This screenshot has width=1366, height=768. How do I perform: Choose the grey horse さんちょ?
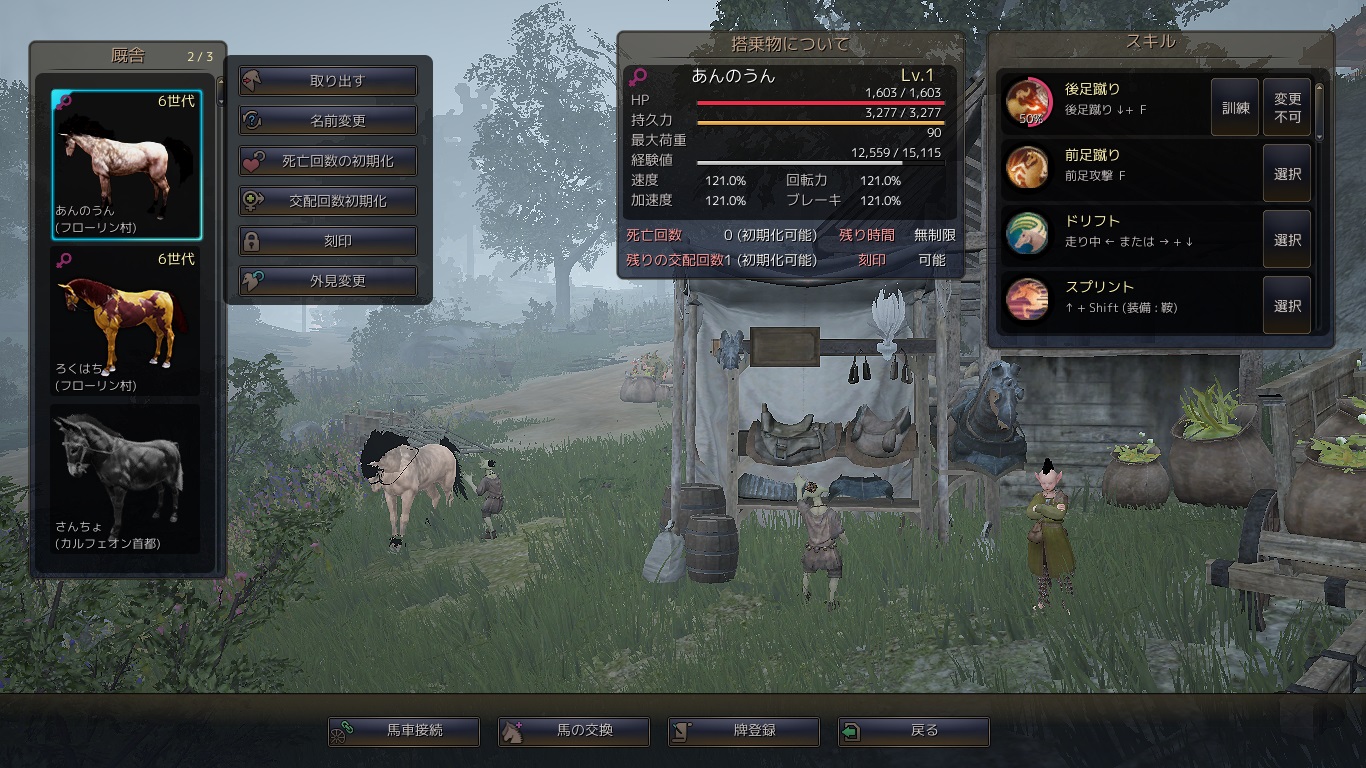(x=126, y=478)
